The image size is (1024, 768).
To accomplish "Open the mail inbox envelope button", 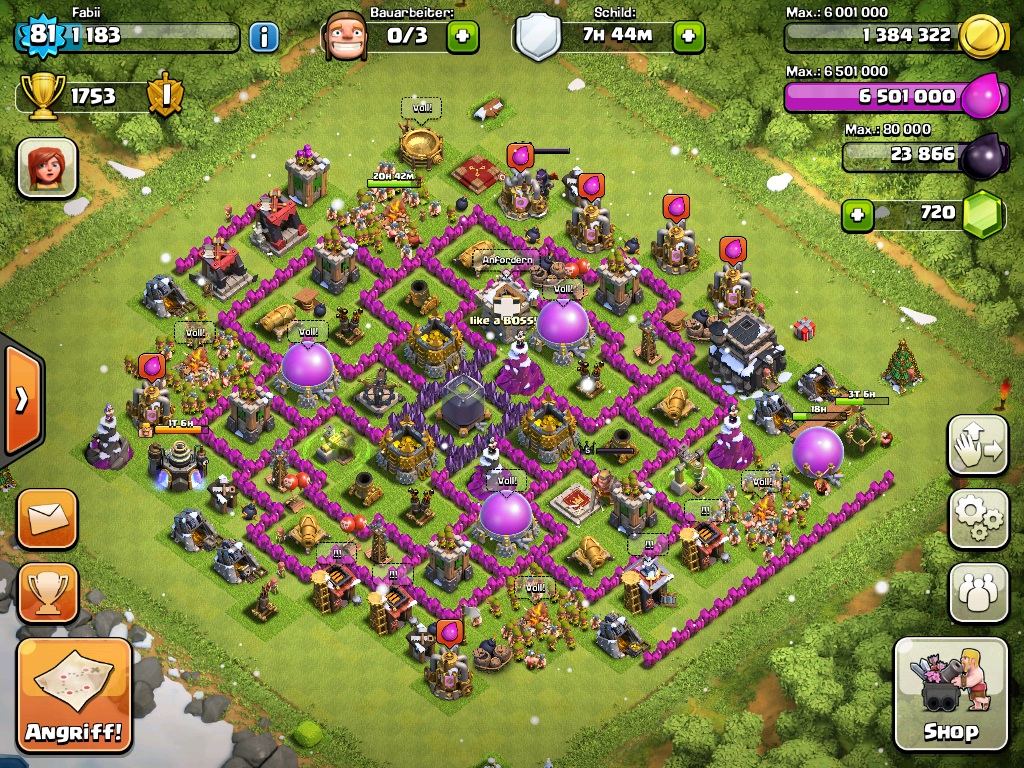I will click(x=46, y=518).
